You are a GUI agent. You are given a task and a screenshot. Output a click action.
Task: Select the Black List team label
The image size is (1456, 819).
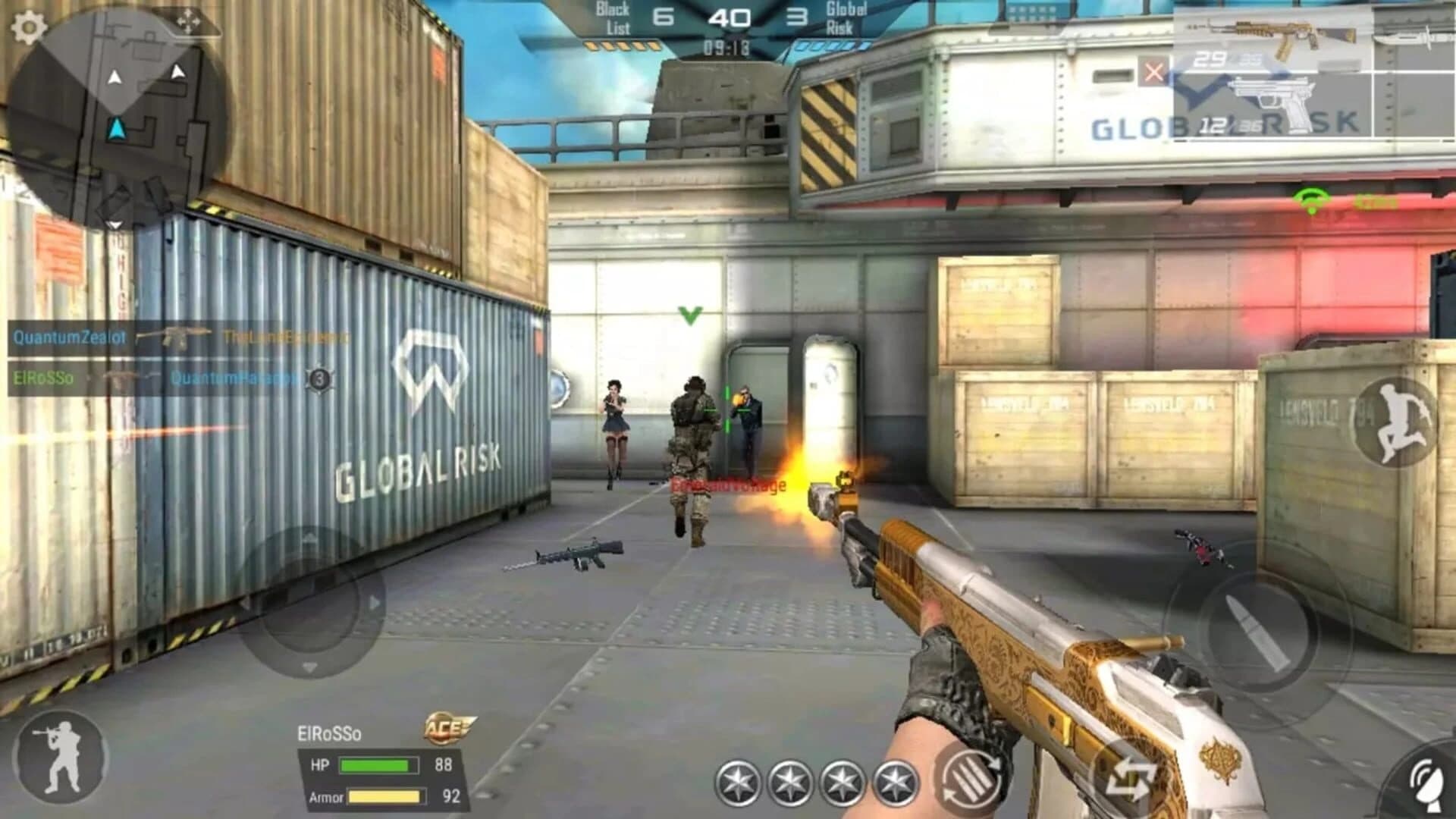(x=614, y=17)
